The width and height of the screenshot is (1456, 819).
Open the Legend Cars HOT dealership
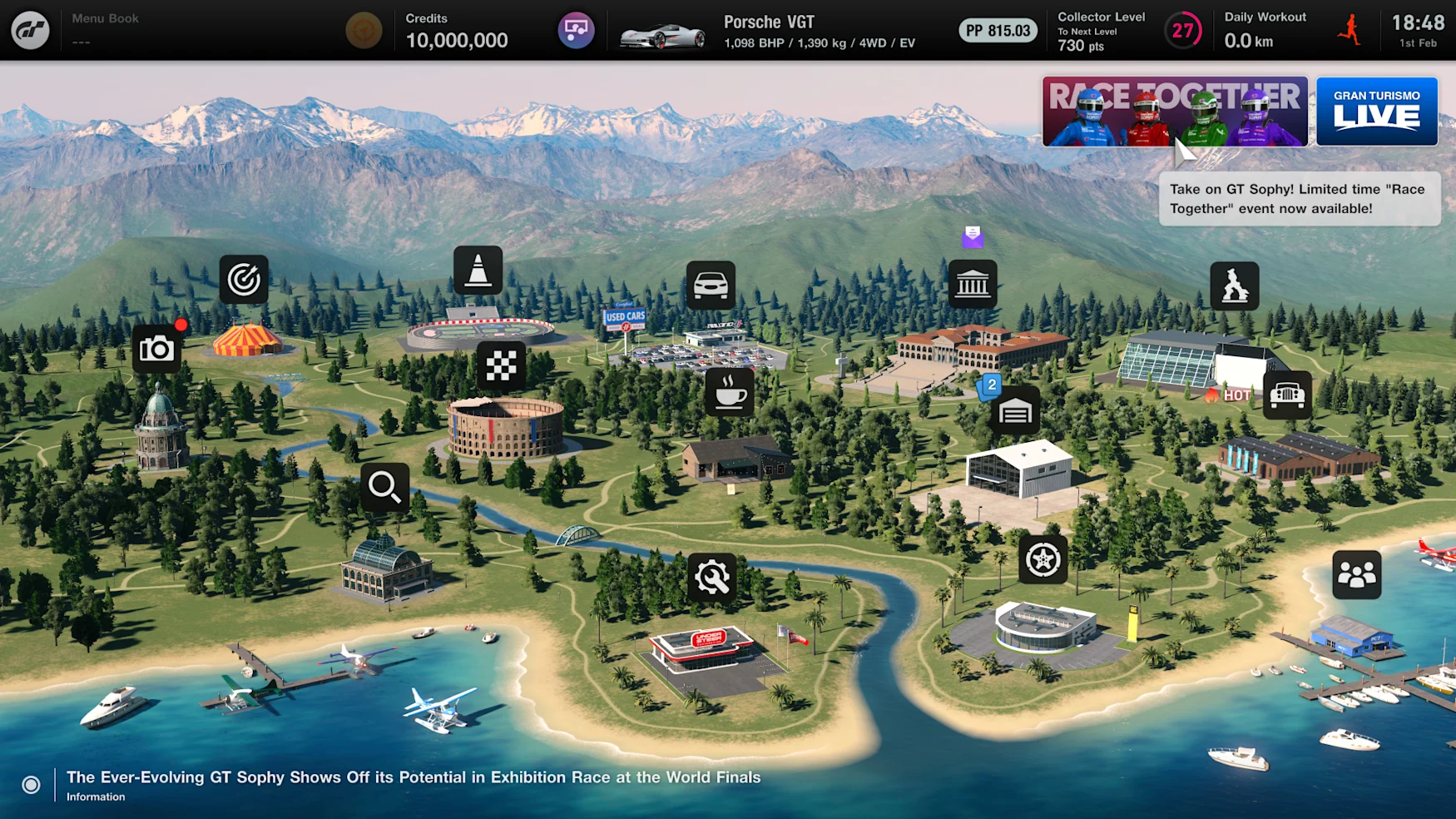point(1286,395)
